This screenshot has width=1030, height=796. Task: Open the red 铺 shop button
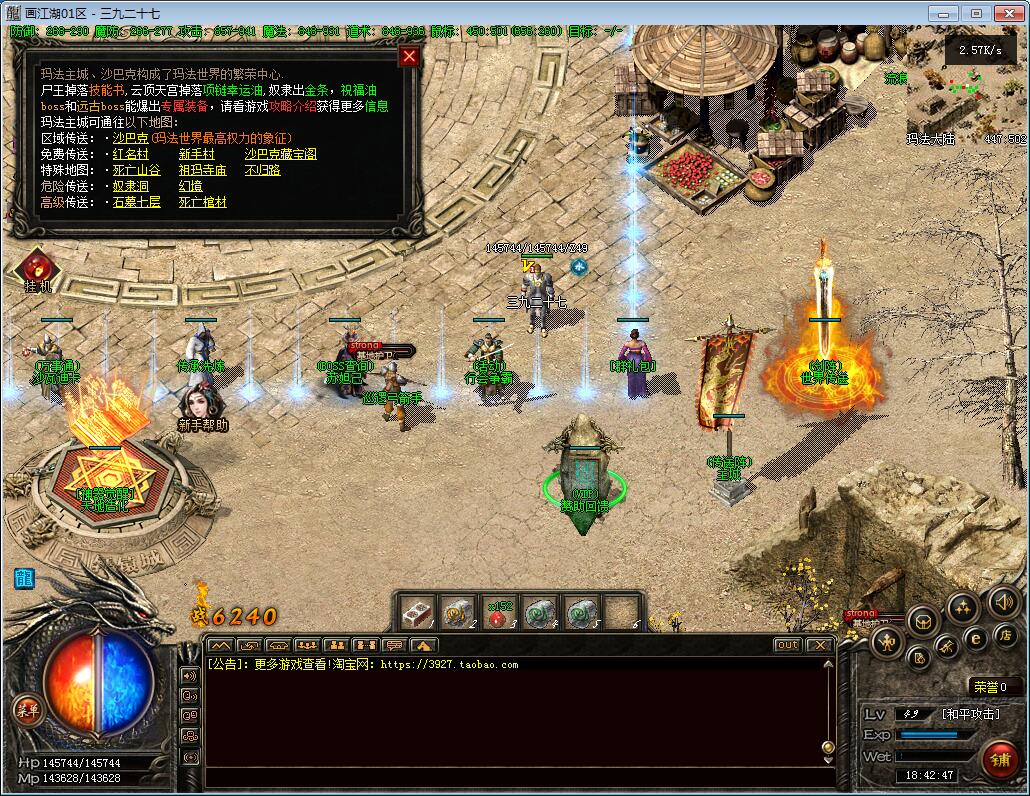pos(998,759)
